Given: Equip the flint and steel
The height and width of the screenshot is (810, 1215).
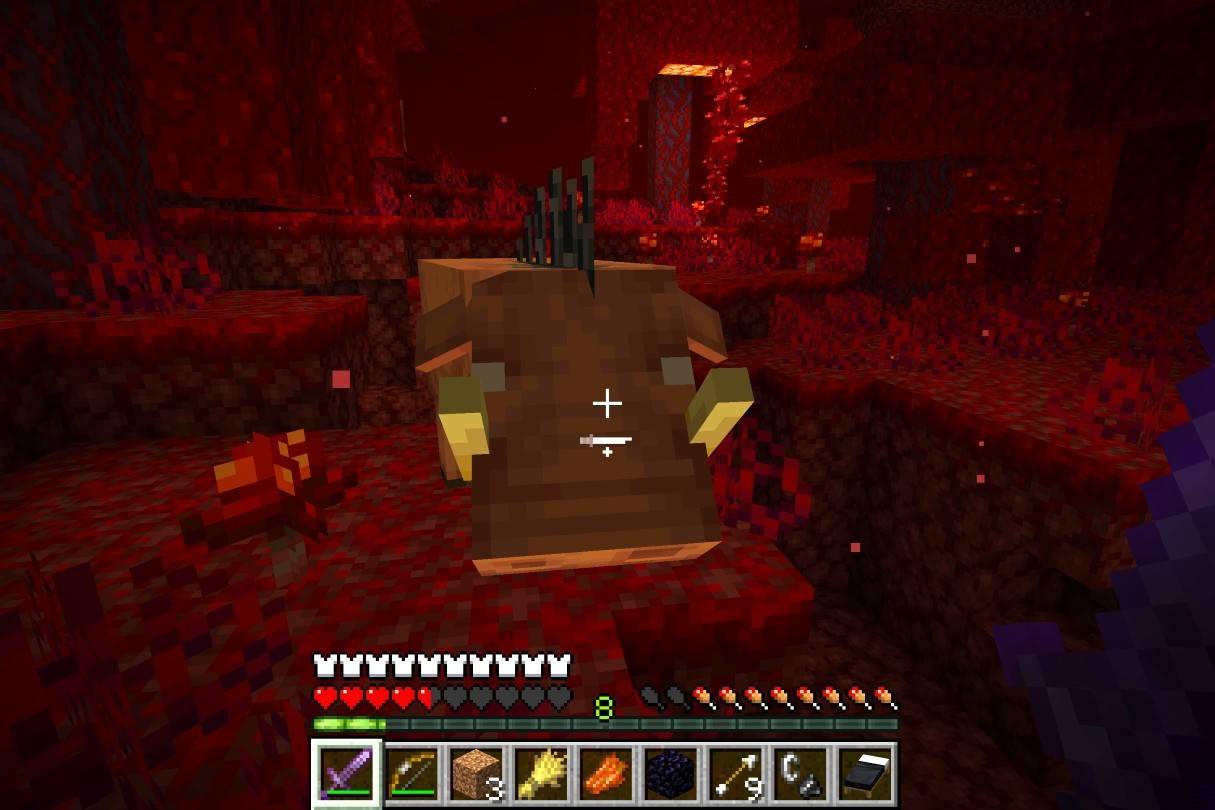Looking at the screenshot, I should click(801, 773).
